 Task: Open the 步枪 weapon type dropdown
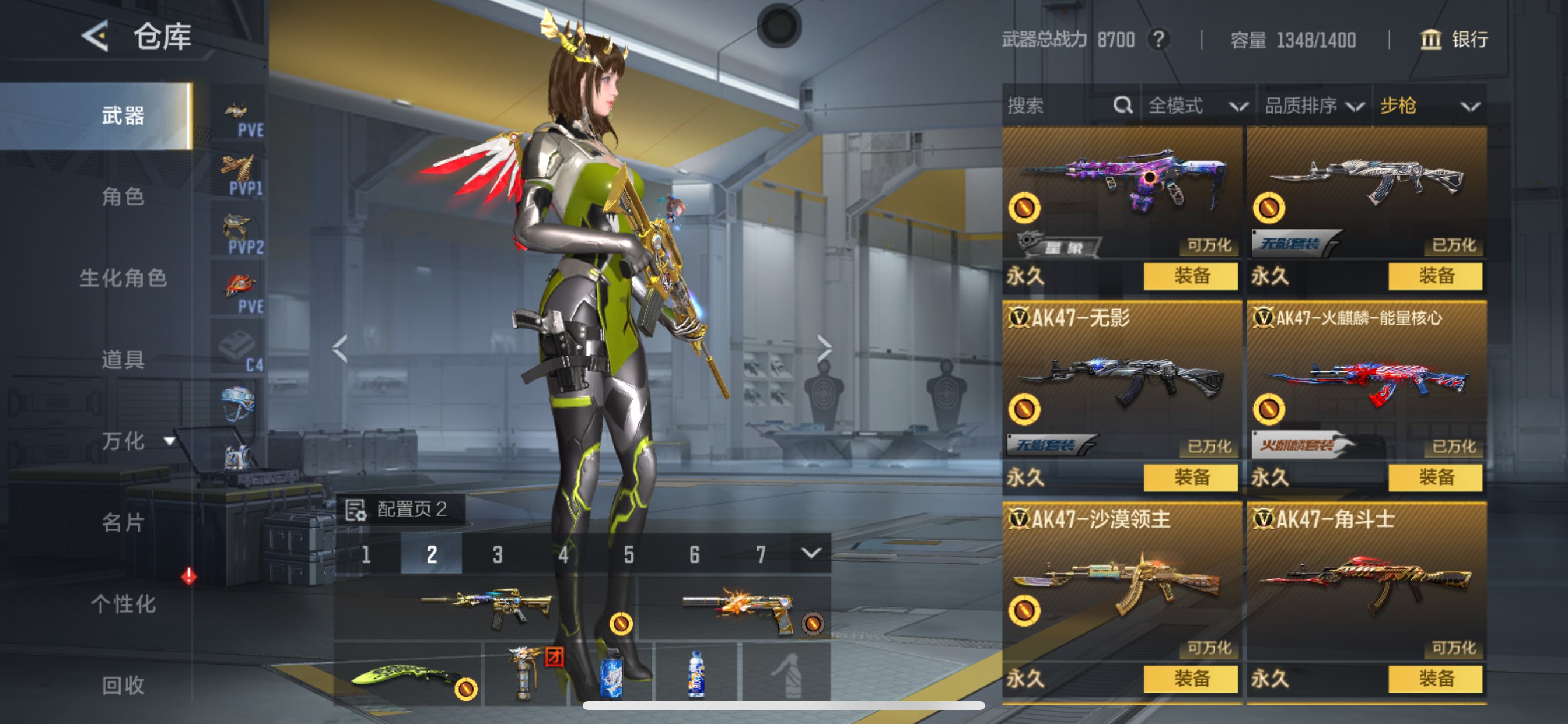coord(1429,106)
